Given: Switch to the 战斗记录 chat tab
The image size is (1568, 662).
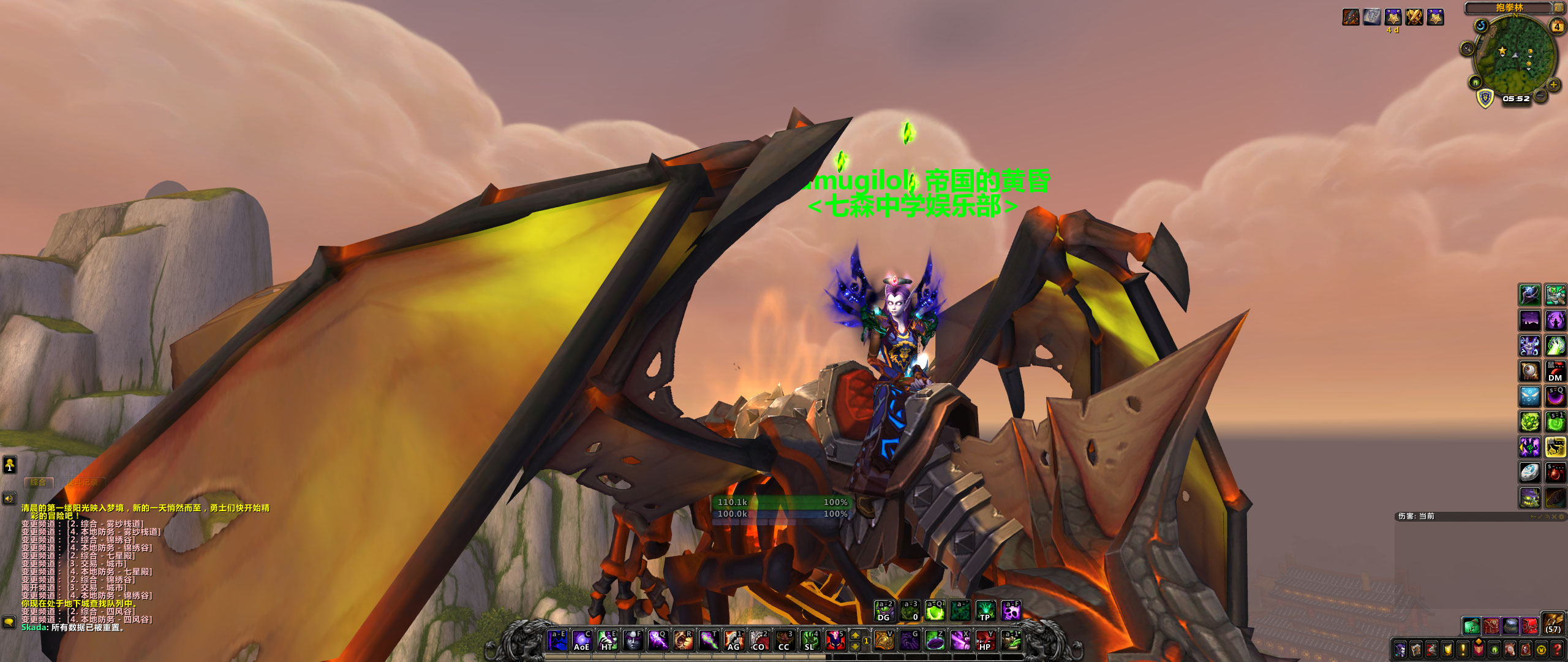Looking at the screenshot, I should click(81, 484).
